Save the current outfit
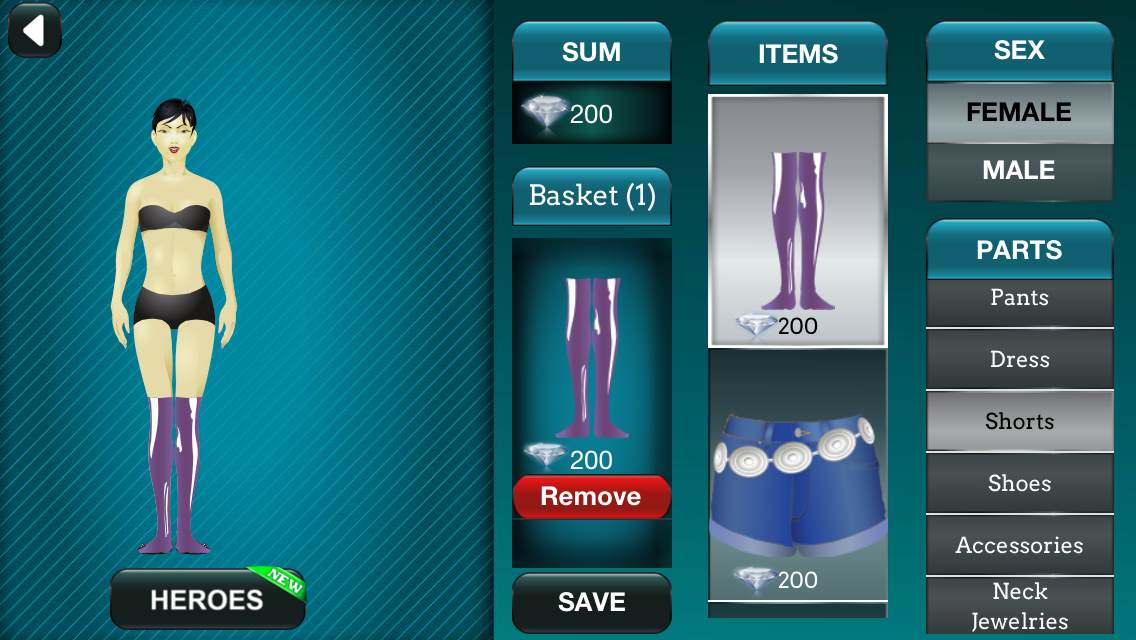The height and width of the screenshot is (640, 1136). (x=591, y=602)
